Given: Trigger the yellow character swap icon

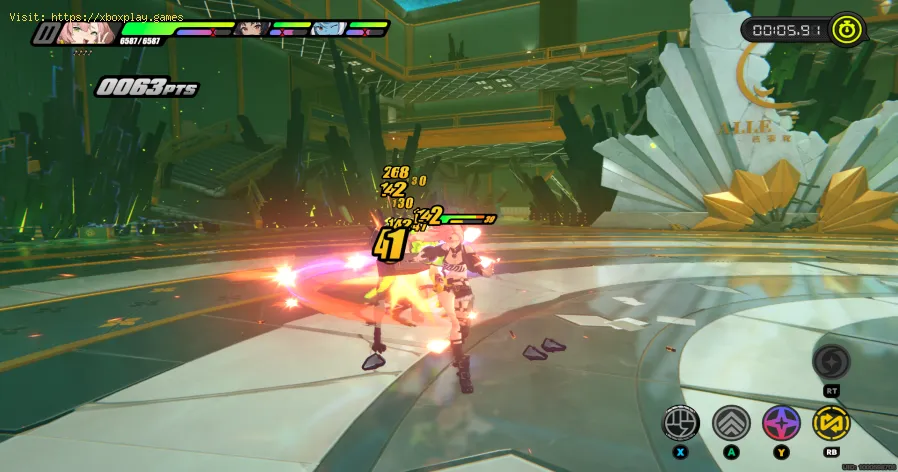Looking at the screenshot, I should coord(831,423).
